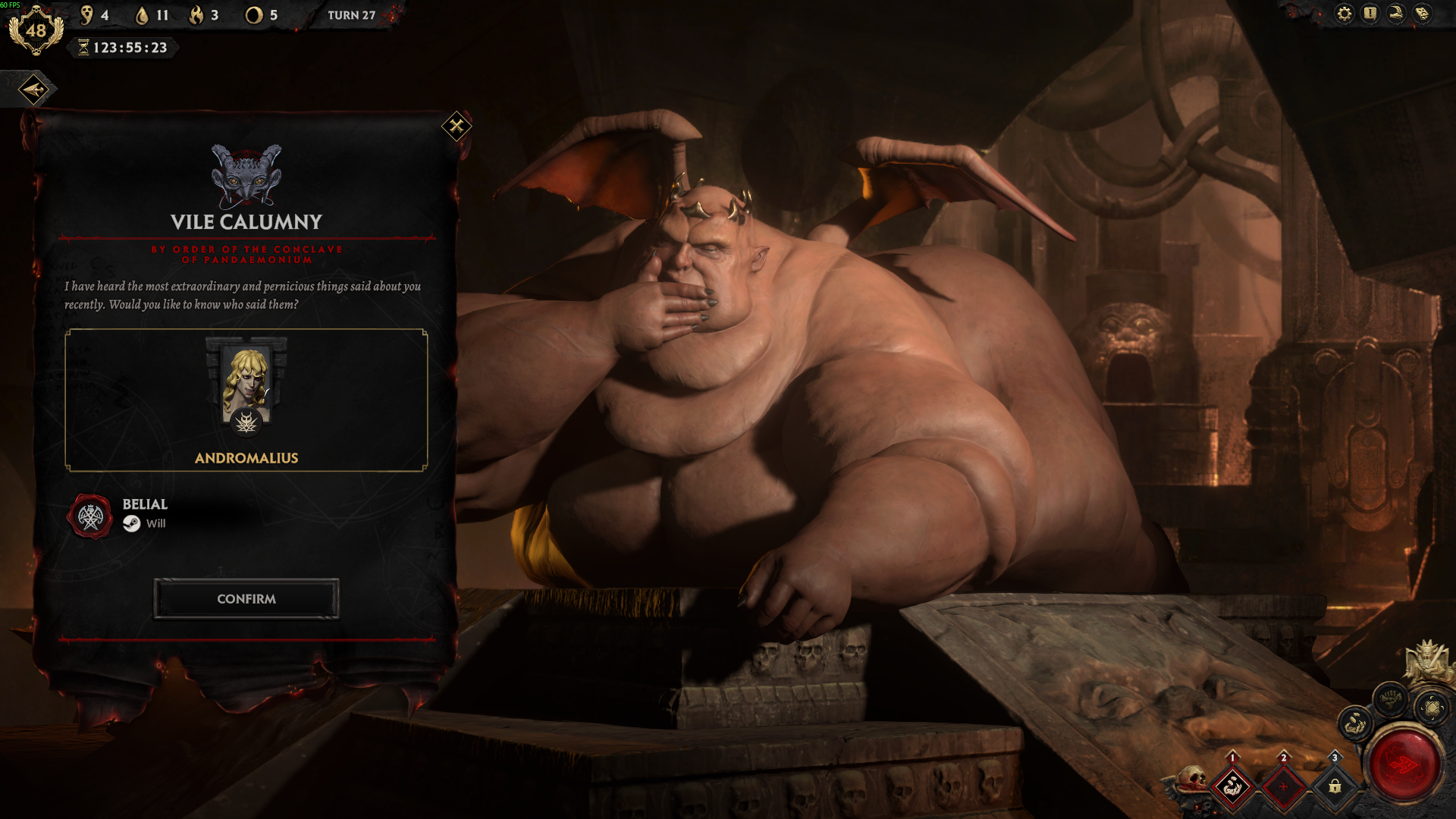The image size is (1456, 819).
Task: Click the red end turn orb
Action: 1403,764
